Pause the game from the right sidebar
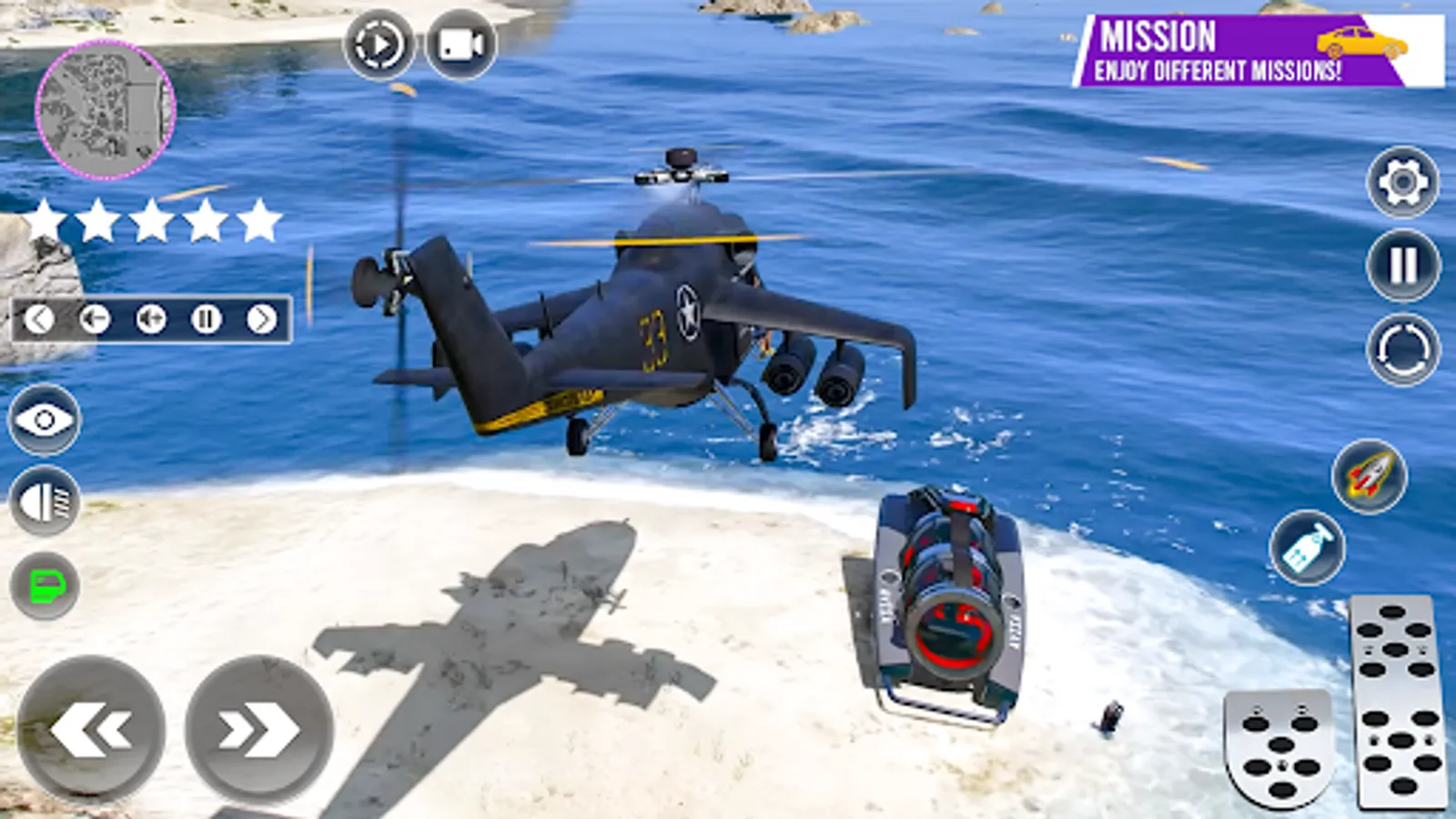 tap(1402, 263)
